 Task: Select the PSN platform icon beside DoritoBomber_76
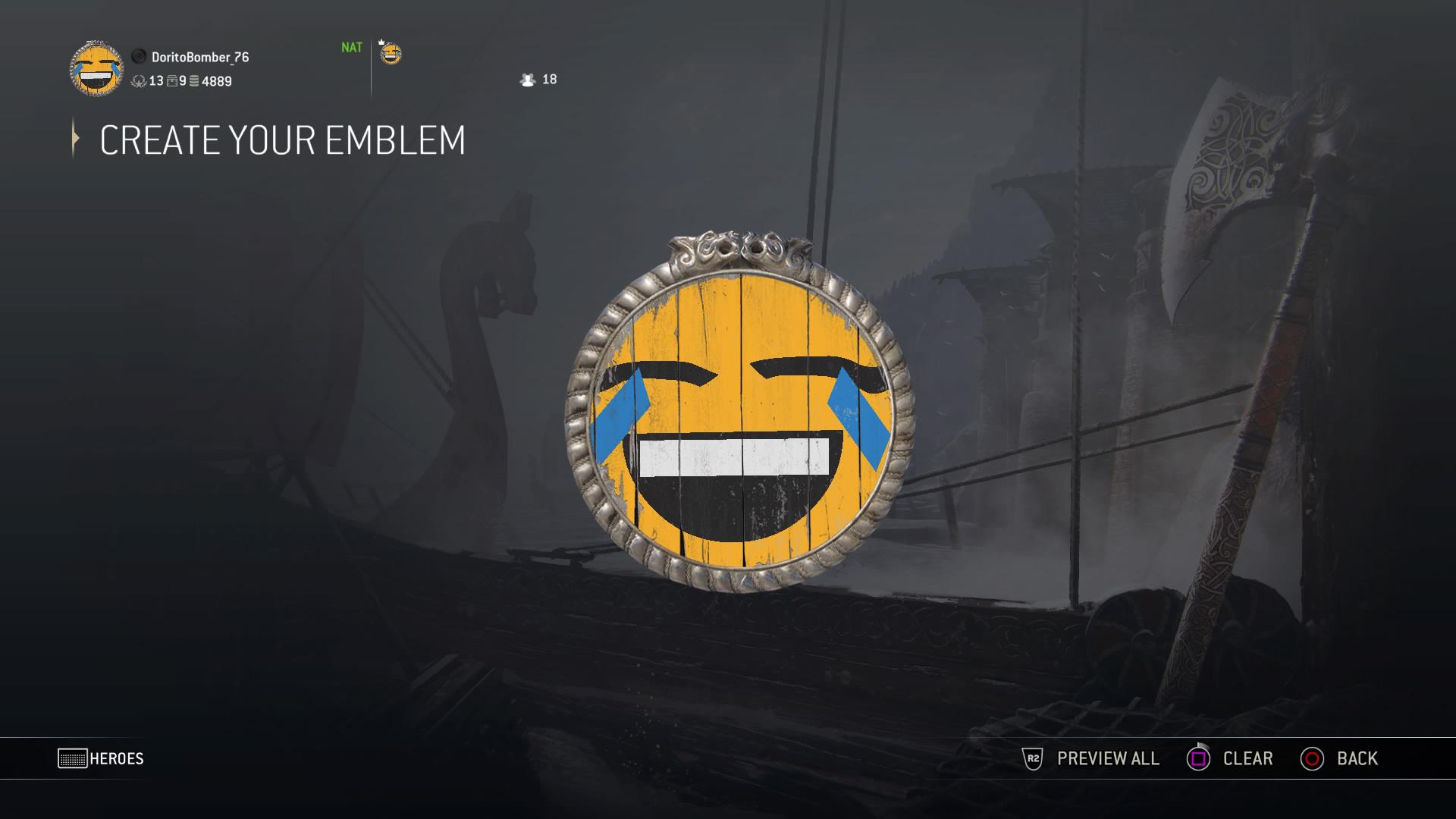click(140, 56)
